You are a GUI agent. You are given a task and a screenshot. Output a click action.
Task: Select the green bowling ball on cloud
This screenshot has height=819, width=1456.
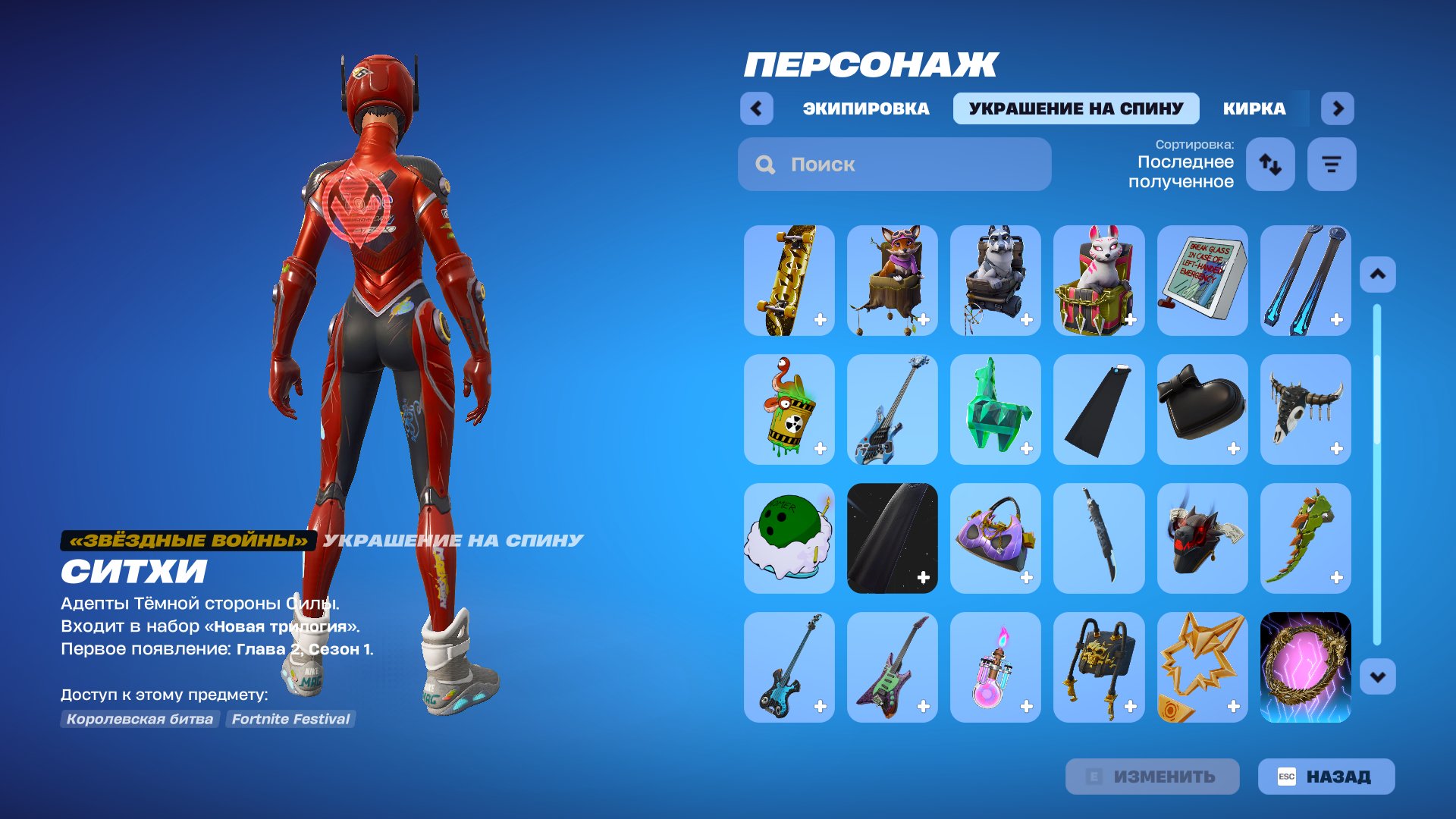click(789, 538)
